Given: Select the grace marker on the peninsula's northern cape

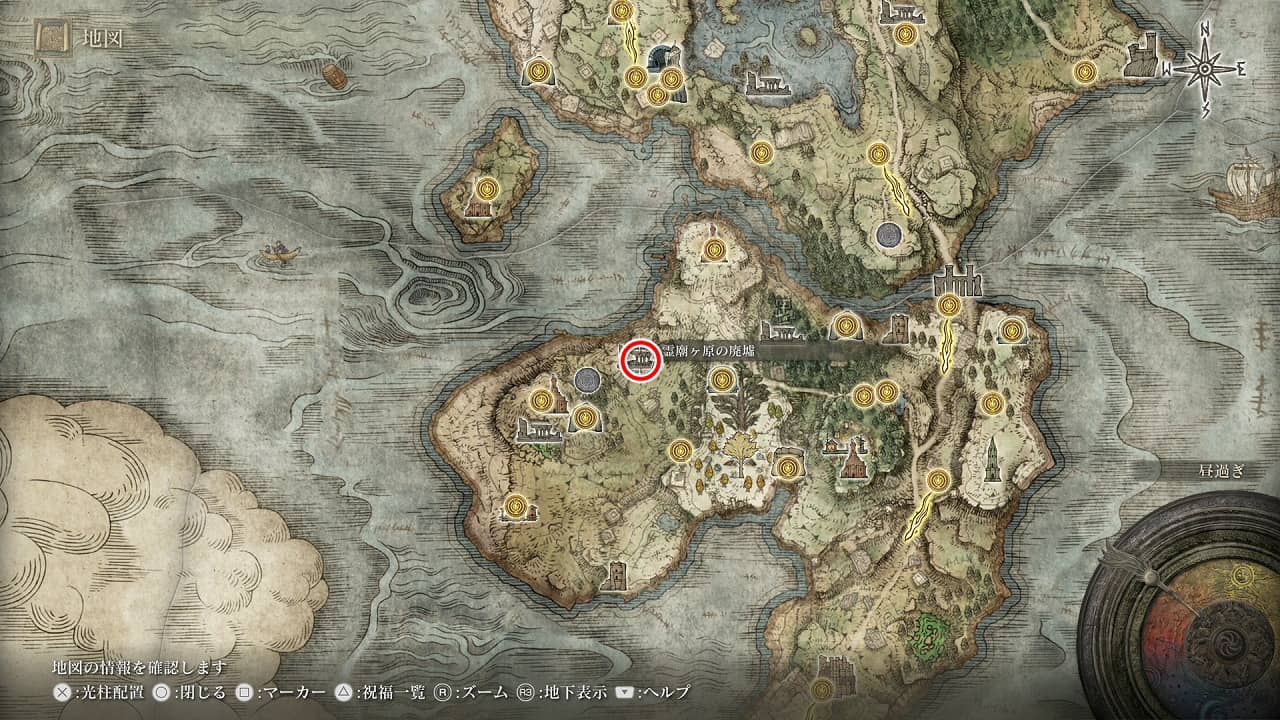Looking at the screenshot, I should [713, 249].
